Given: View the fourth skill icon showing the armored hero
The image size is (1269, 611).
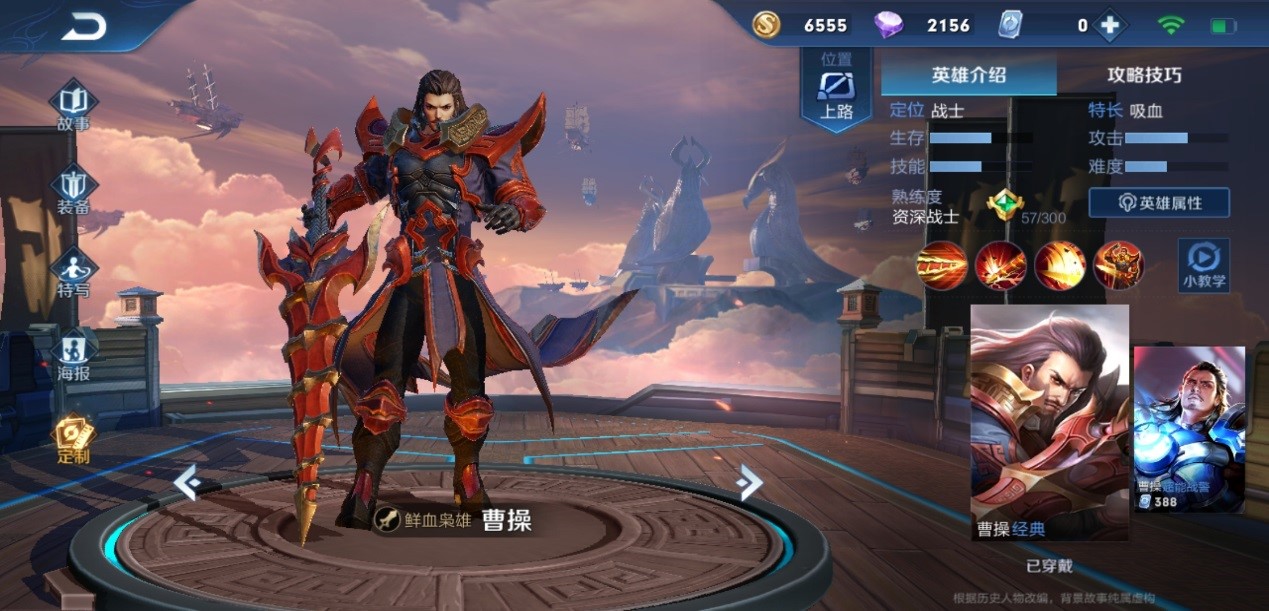Looking at the screenshot, I should (x=1118, y=265).
